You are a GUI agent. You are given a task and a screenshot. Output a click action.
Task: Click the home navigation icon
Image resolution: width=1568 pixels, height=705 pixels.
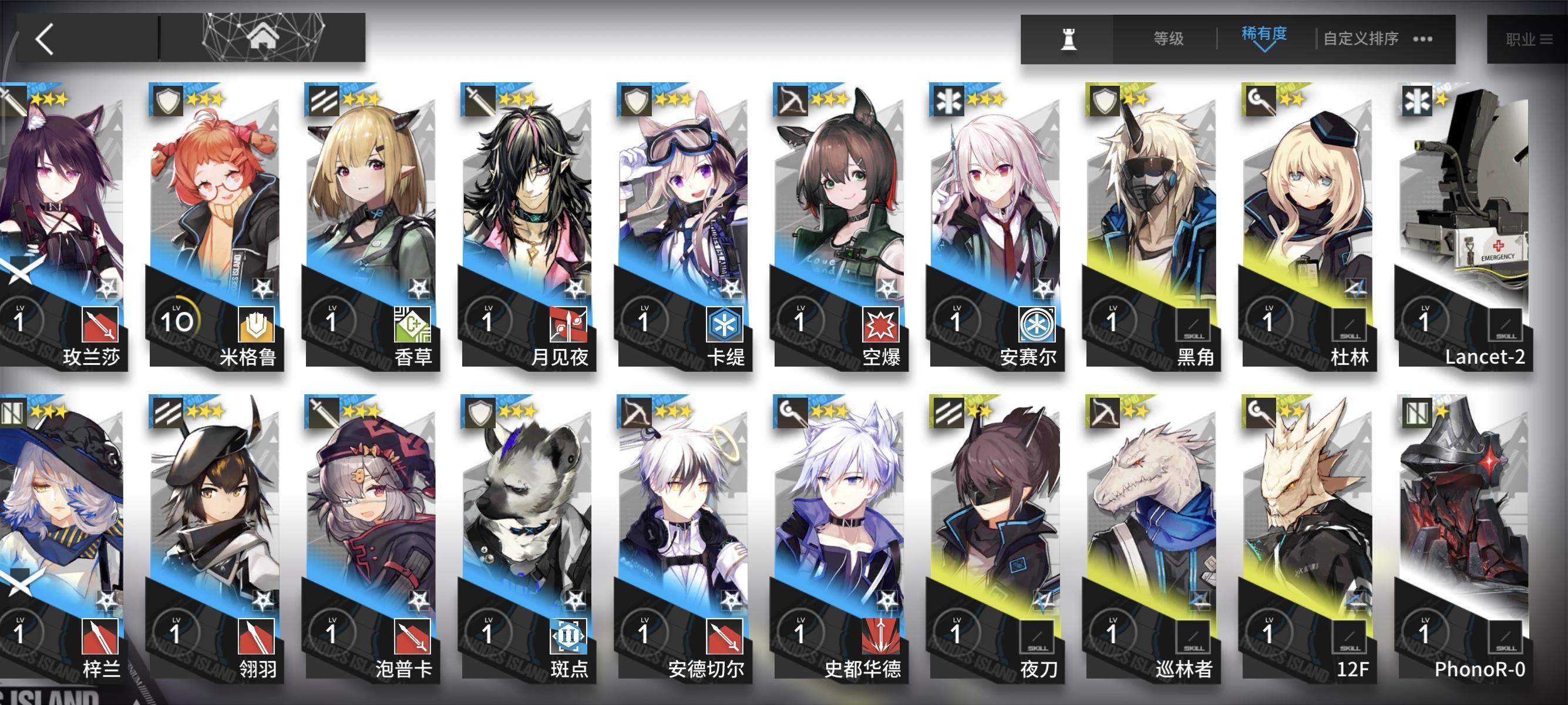(264, 38)
